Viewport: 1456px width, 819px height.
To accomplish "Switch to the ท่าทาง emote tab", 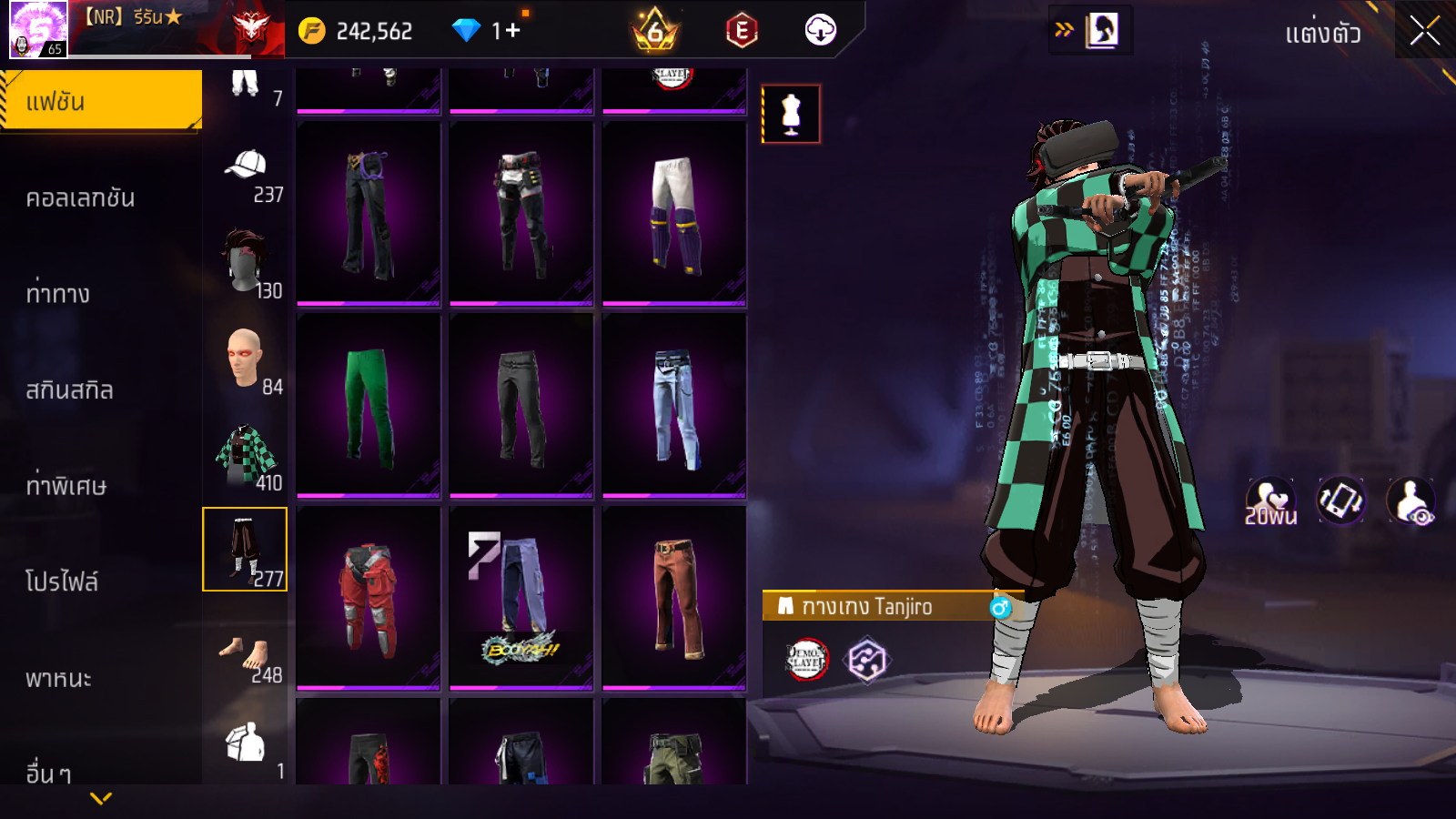I will pos(58,294).
